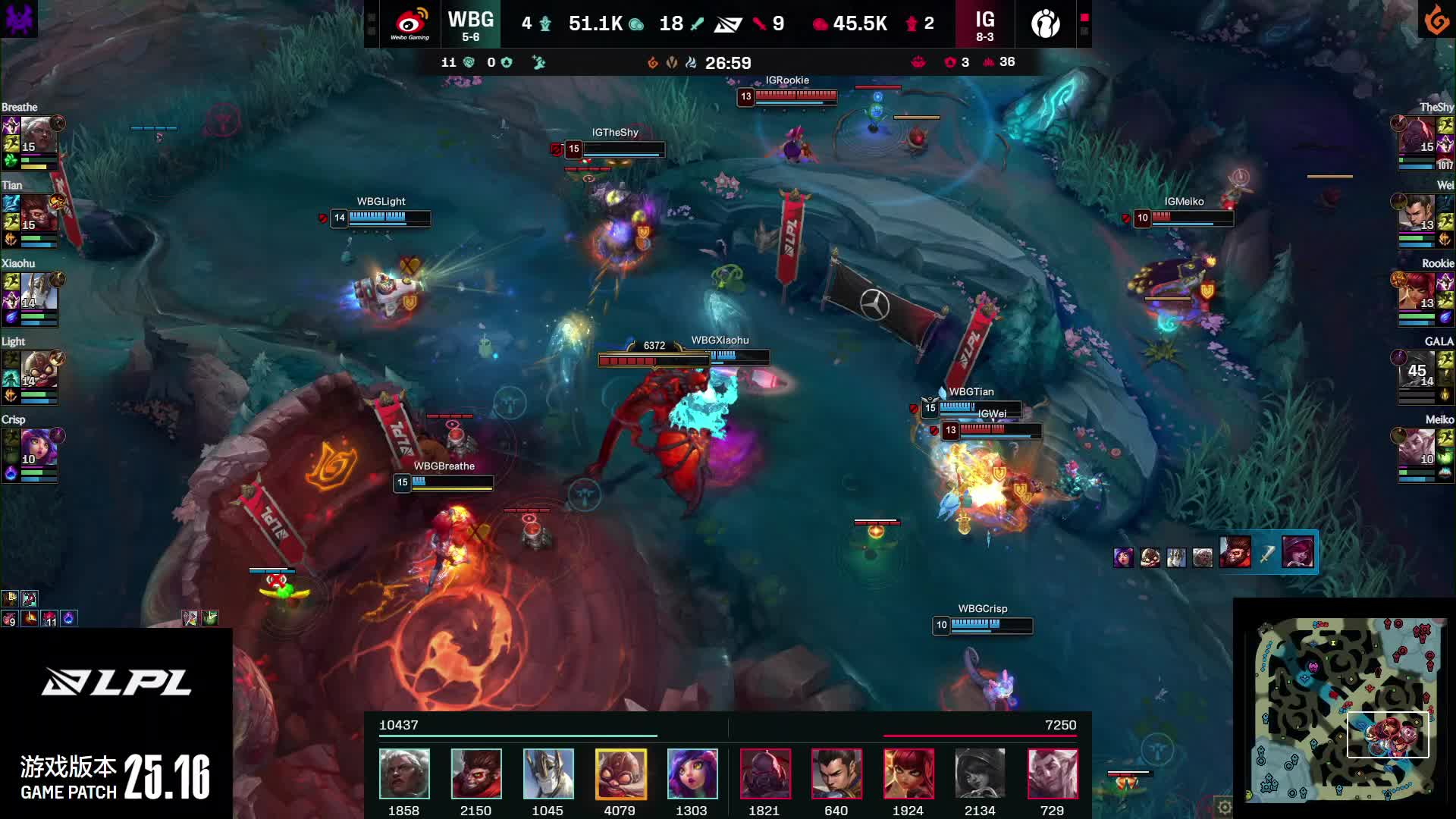1456x819 pixels.
Task: Open the settings gear beside the minimap
Action: click(1224, 807)
